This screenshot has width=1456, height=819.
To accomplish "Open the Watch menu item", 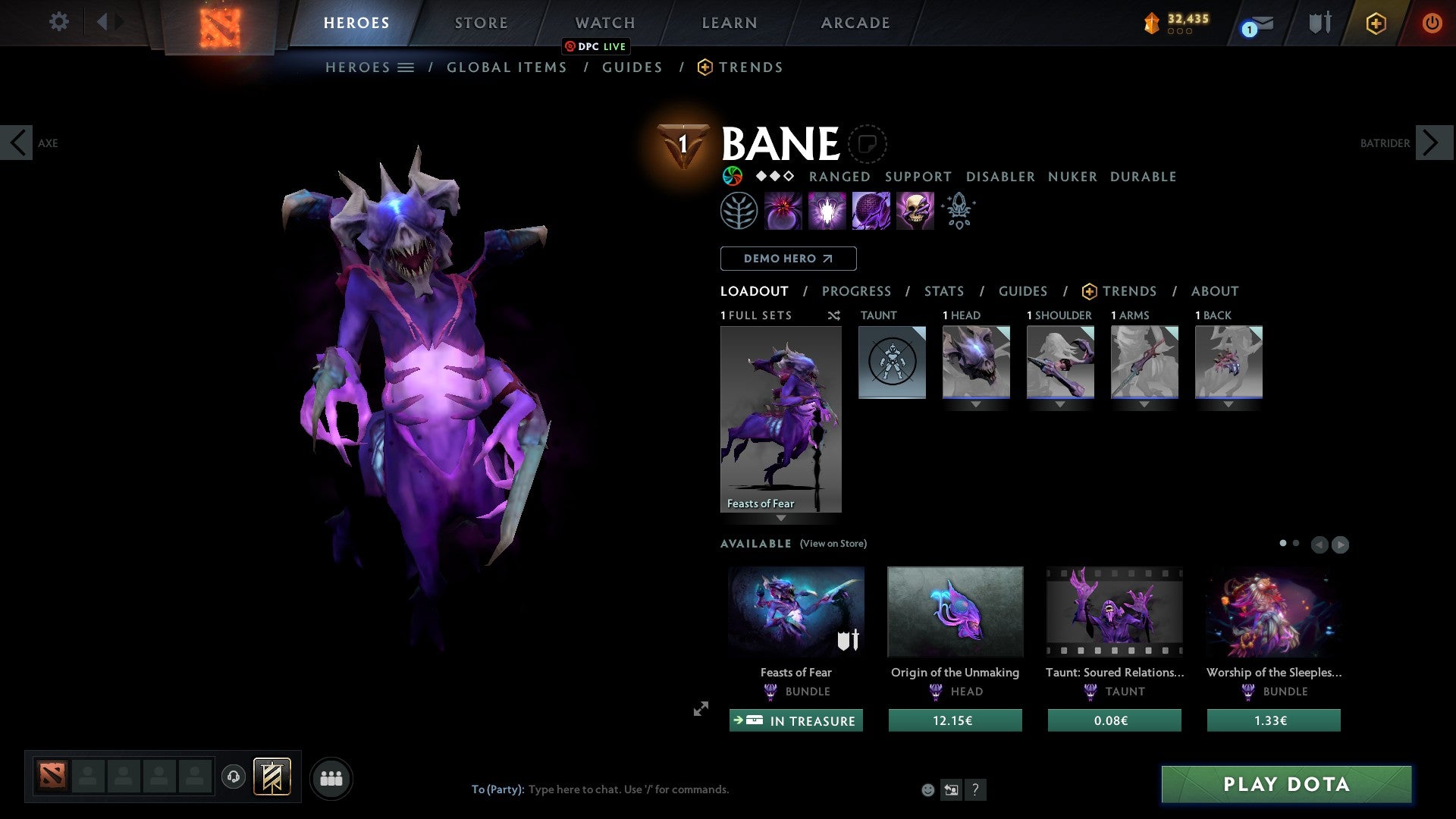I will point(604,23).
